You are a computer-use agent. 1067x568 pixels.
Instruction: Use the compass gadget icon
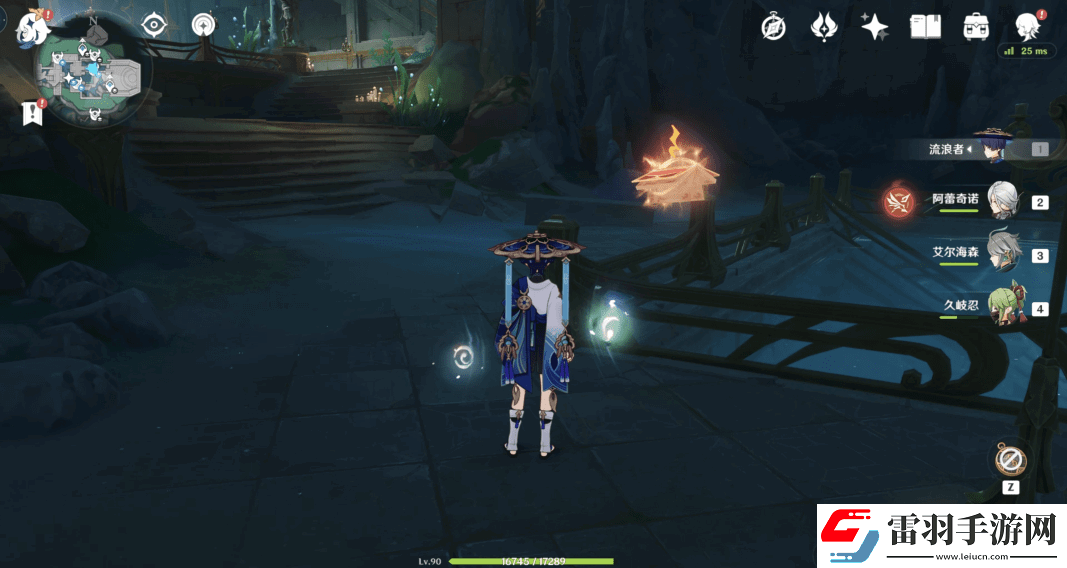tap(1010, 461)
